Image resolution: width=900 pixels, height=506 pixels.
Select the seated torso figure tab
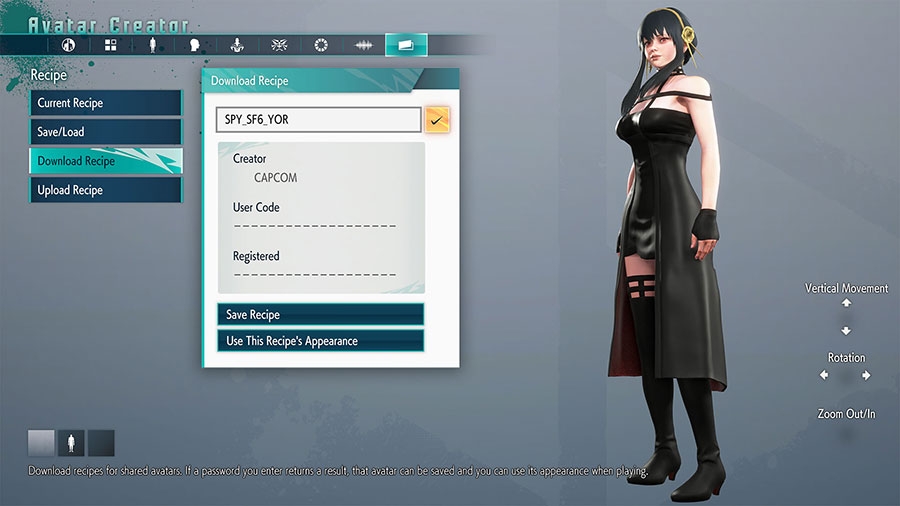[x=237, y=45]
